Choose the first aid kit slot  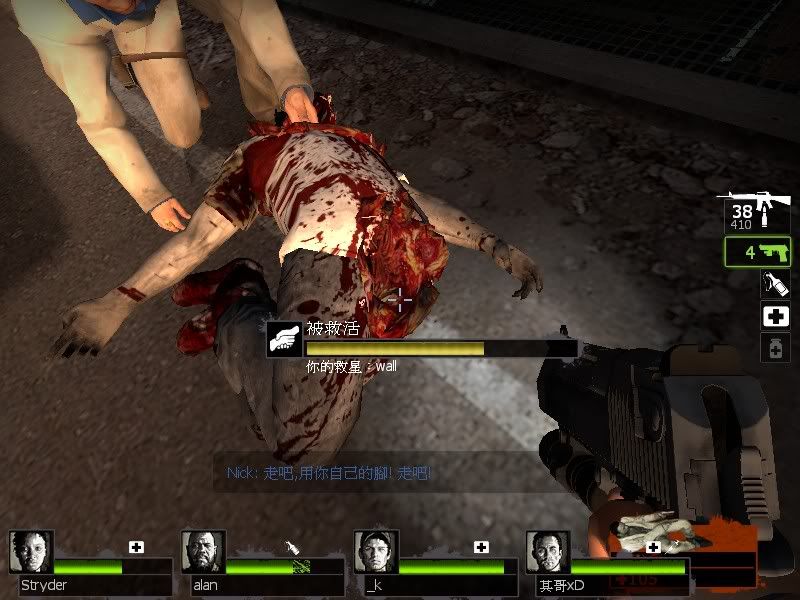point(775,316)
